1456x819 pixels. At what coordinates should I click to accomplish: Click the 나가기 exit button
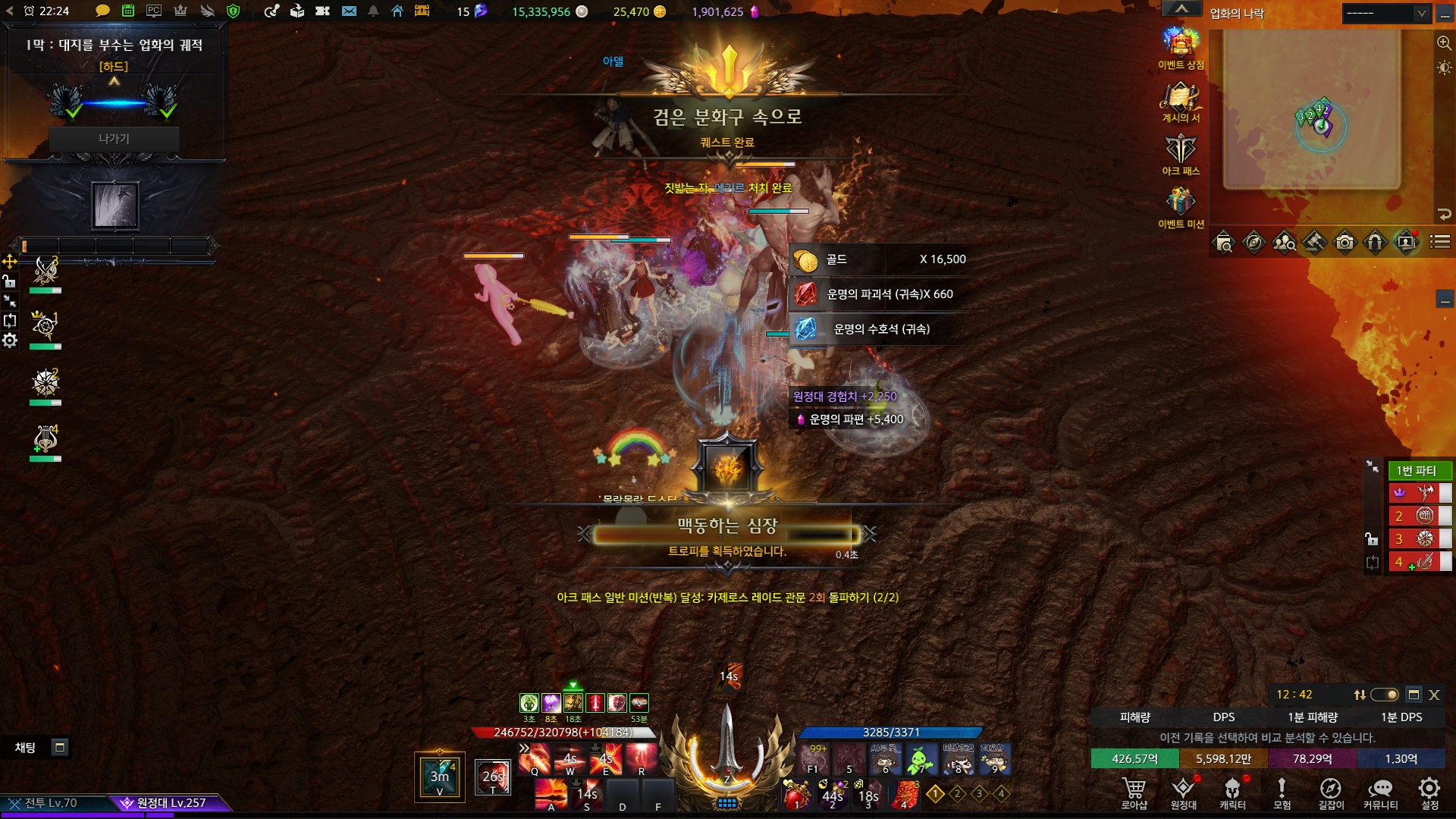114,139
